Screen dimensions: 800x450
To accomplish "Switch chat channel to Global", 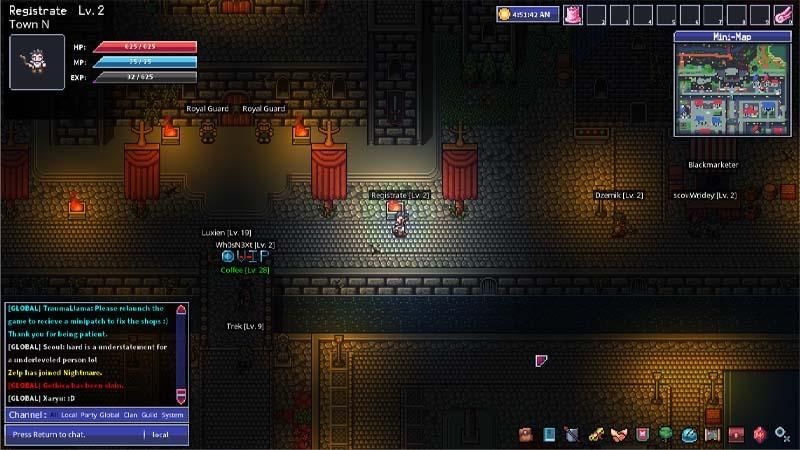I will pyautogui.click(x=110, y=414).
